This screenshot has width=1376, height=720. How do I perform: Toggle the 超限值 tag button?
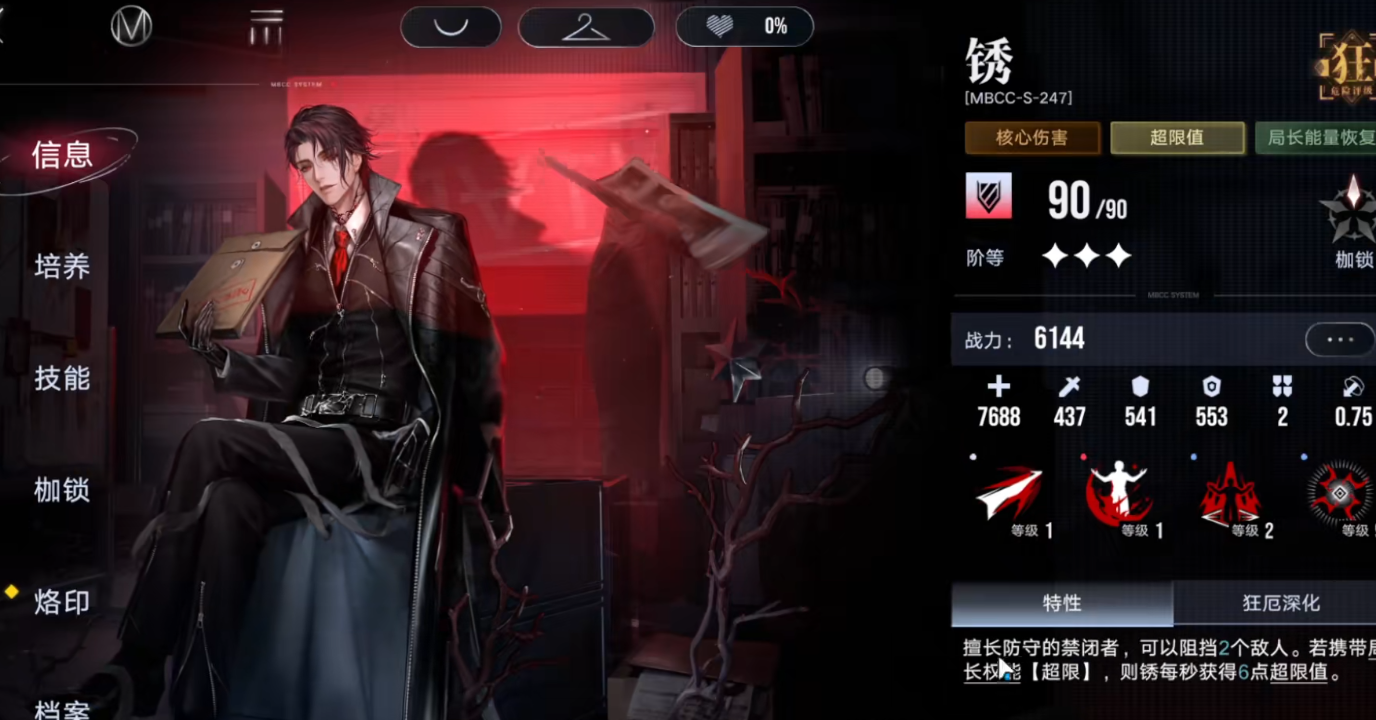[1178, 138]
